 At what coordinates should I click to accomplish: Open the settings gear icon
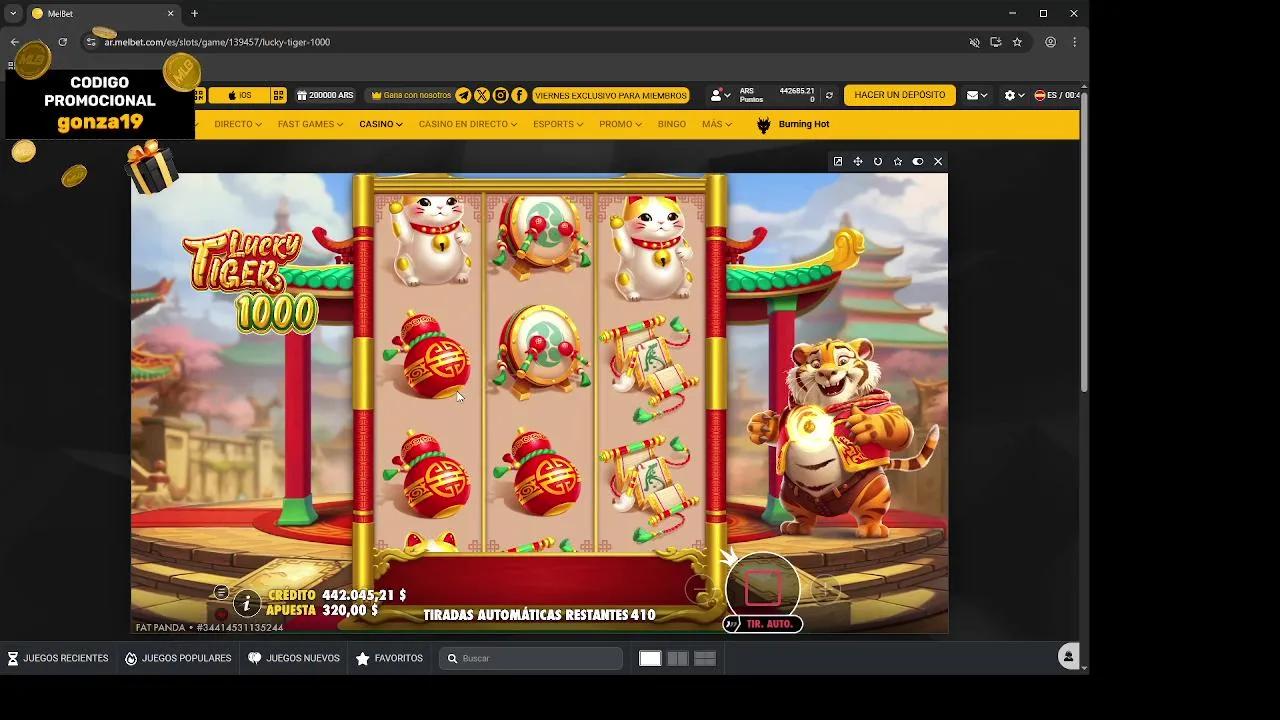(x=1010, y=94)
